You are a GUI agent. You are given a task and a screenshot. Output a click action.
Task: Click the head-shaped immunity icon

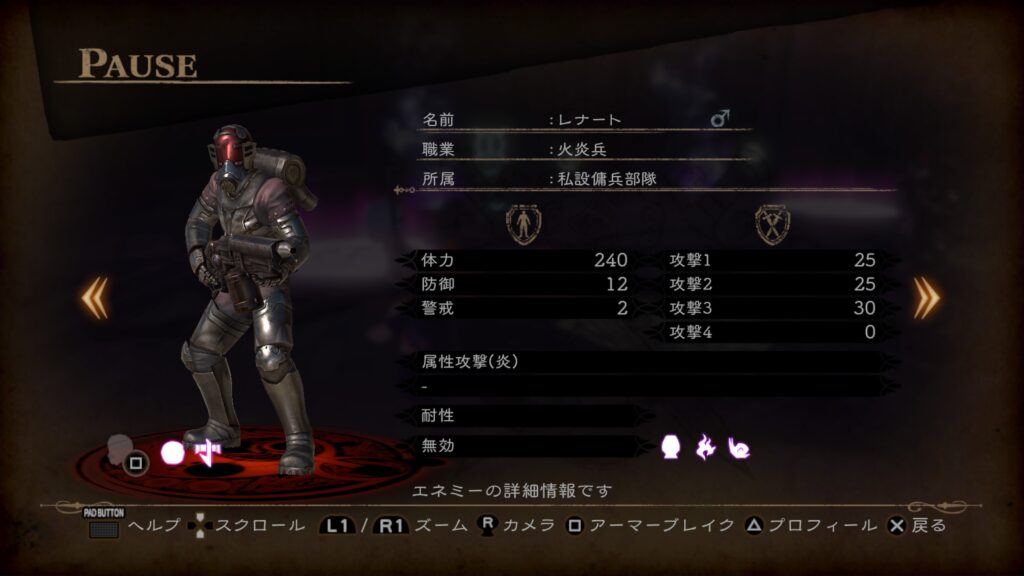click(671, 447)
